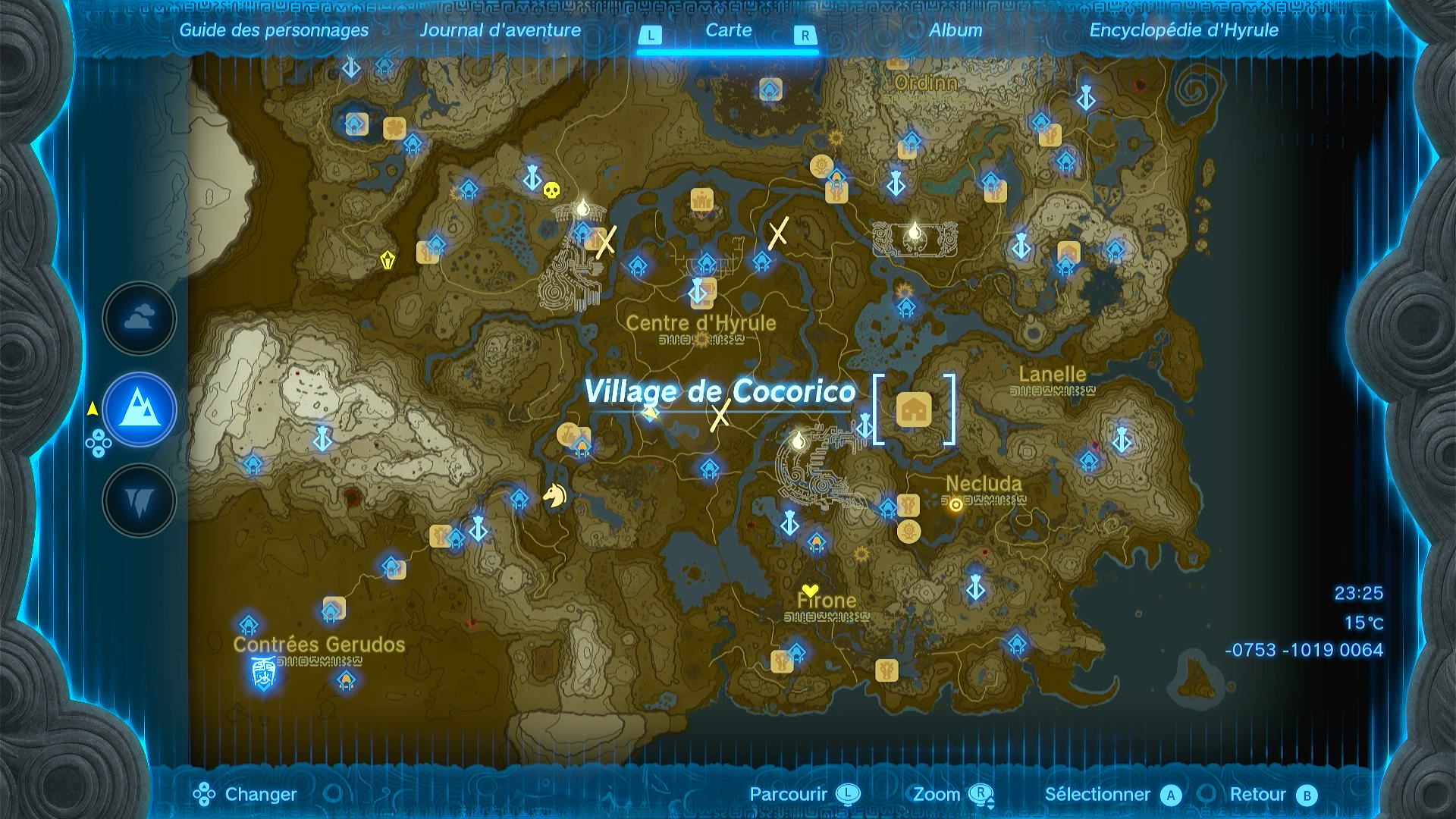Switch to the cloud weather view in the sidebar
Image resolution: width=1456 pixels, height=819 pixels.
coord(138,318)
